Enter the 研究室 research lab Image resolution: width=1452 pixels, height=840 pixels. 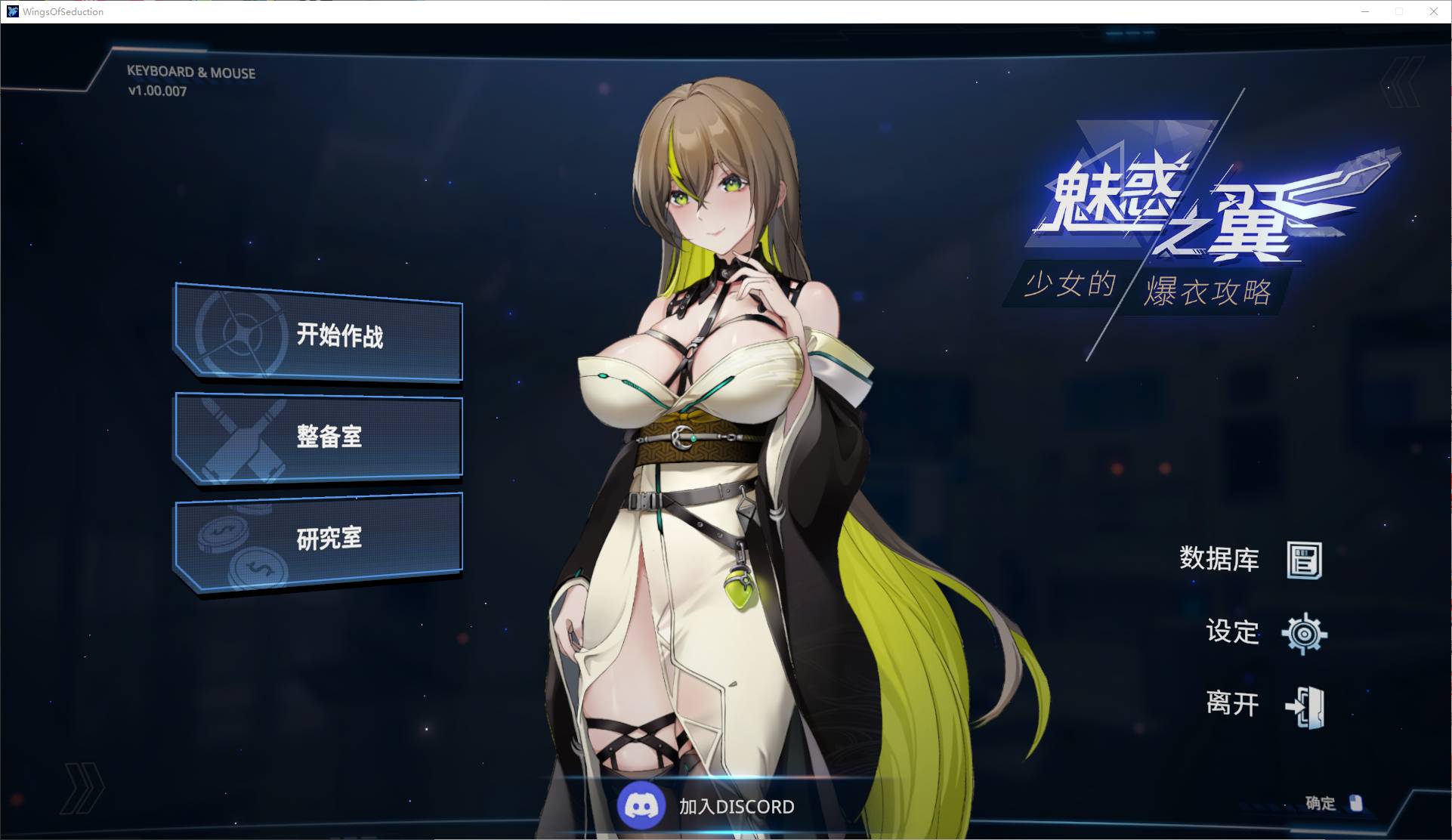click(319, 539)
